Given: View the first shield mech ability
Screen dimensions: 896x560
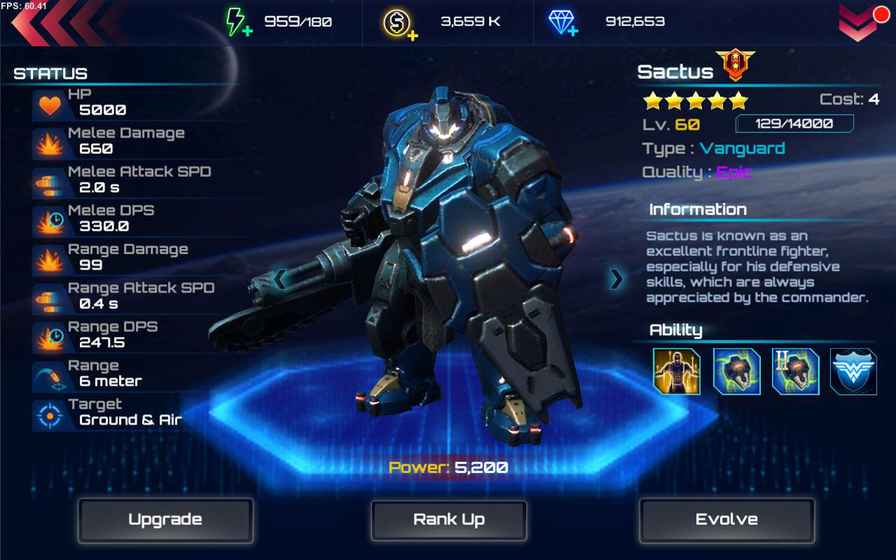Looking at the screenshot, I should coord(736,371).
